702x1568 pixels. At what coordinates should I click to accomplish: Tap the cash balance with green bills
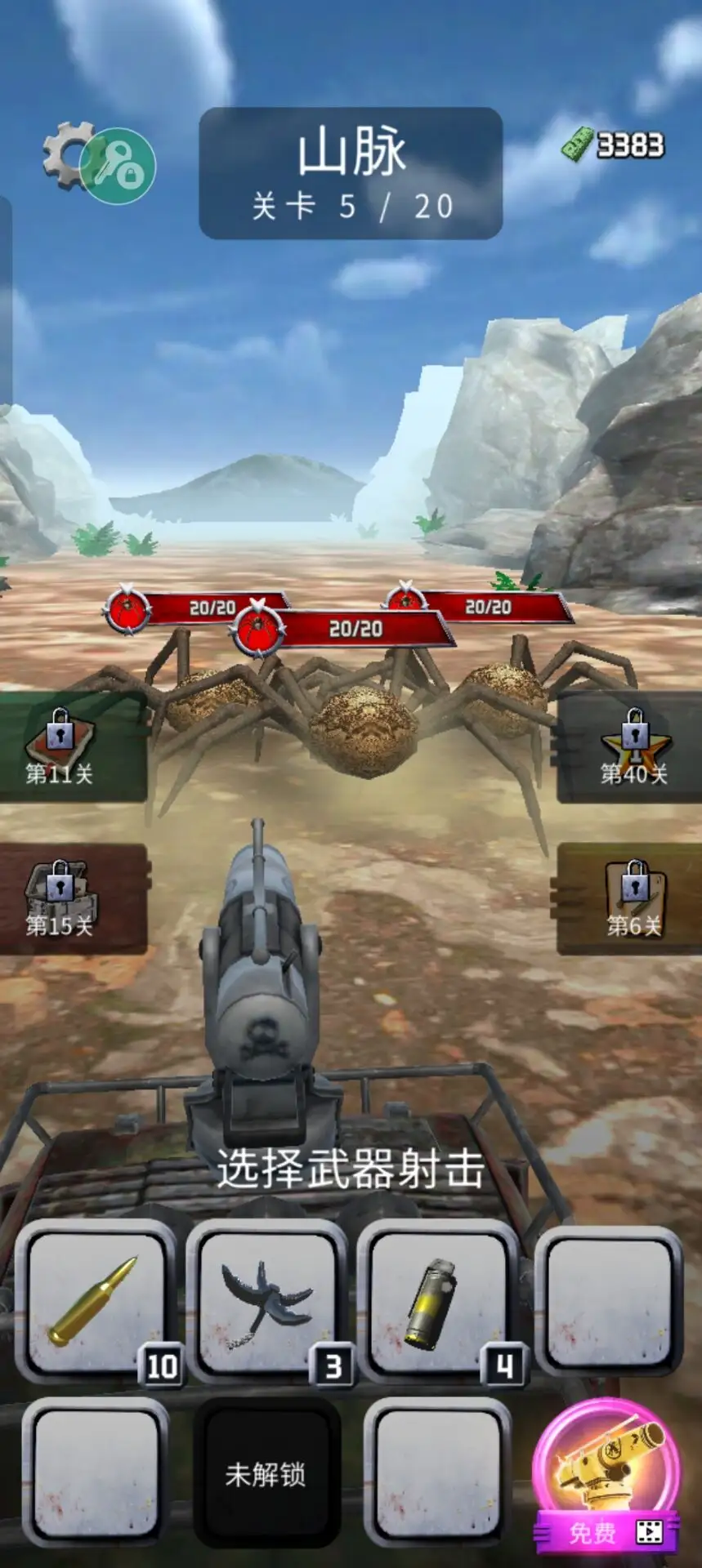click(x=613, y=145)
